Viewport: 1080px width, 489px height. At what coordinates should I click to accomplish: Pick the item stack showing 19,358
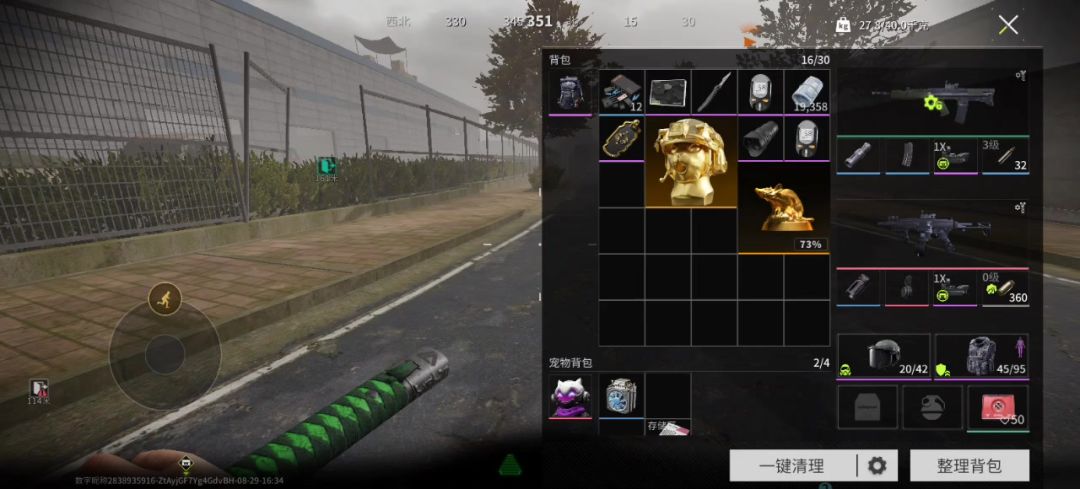pyautogui.click(x=806, y=93)
